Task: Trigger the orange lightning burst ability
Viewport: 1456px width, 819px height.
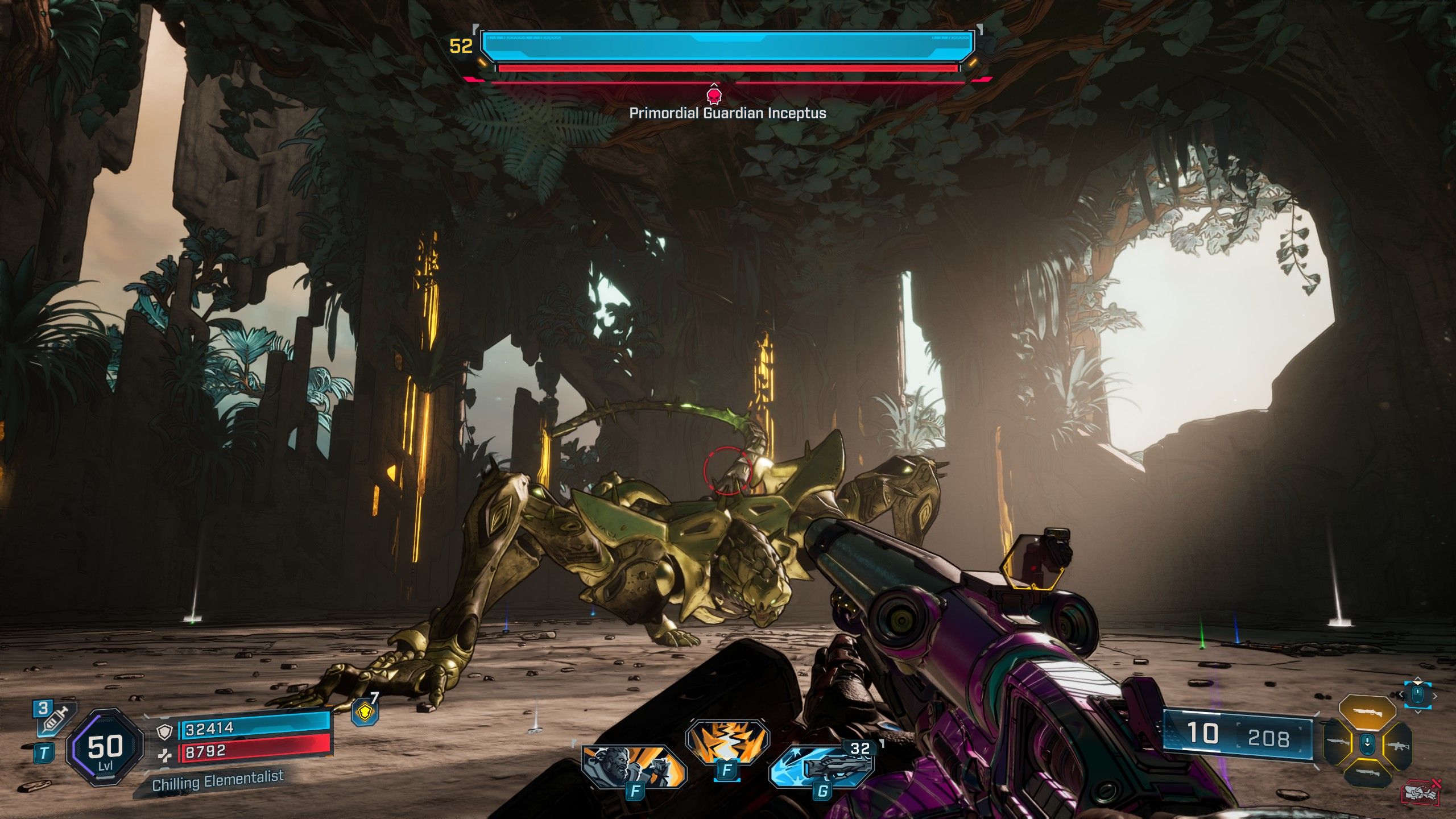Action: (x=727, y=743)
